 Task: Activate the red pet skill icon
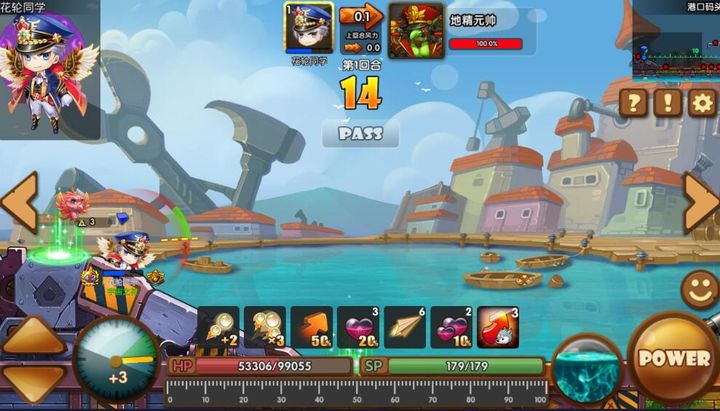pyautogui.click(x=498, y=328)
